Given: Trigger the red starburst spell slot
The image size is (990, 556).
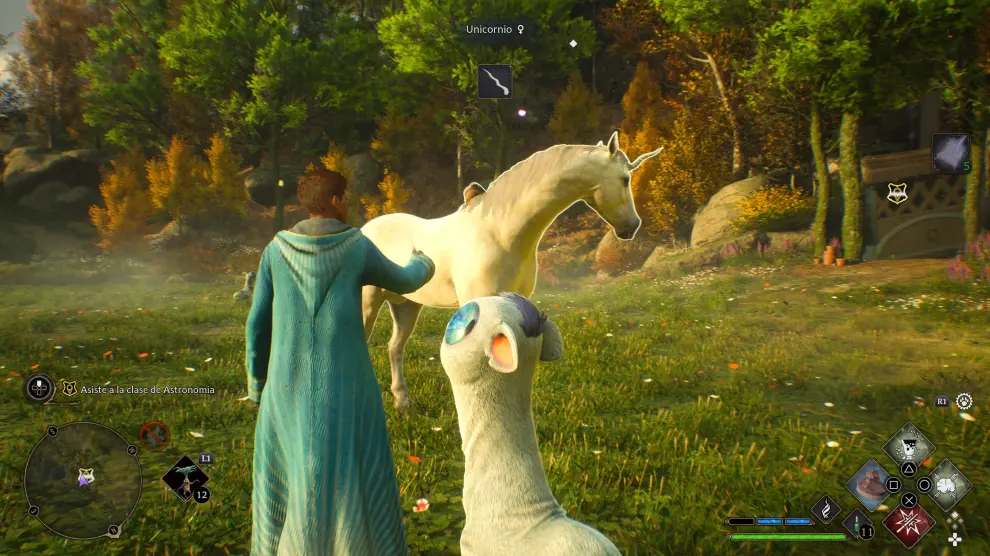Looking at the screenshot, I should pyautogui.click(x=909, y=523).
